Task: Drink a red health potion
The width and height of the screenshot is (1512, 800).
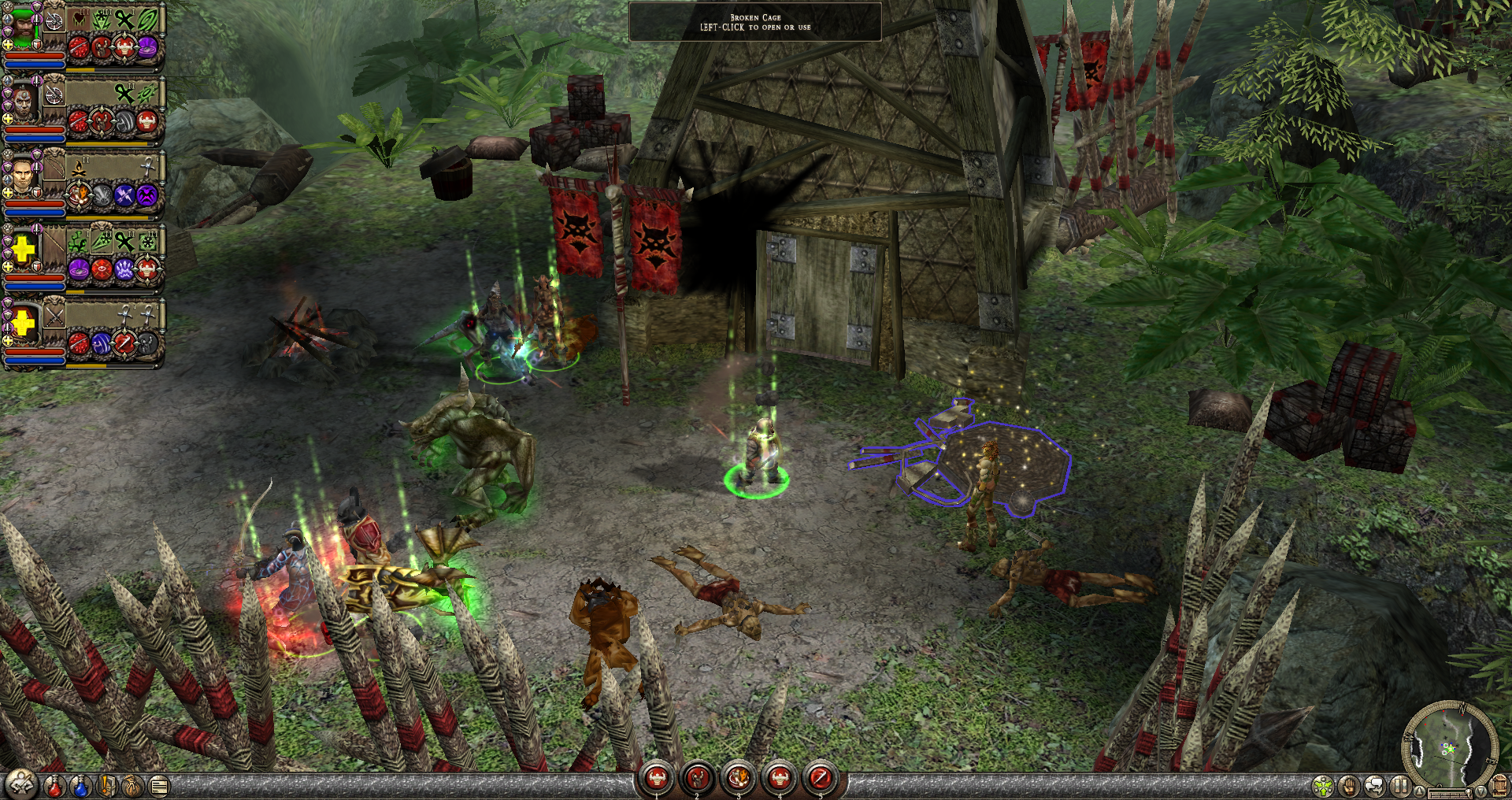Action: 54,785
